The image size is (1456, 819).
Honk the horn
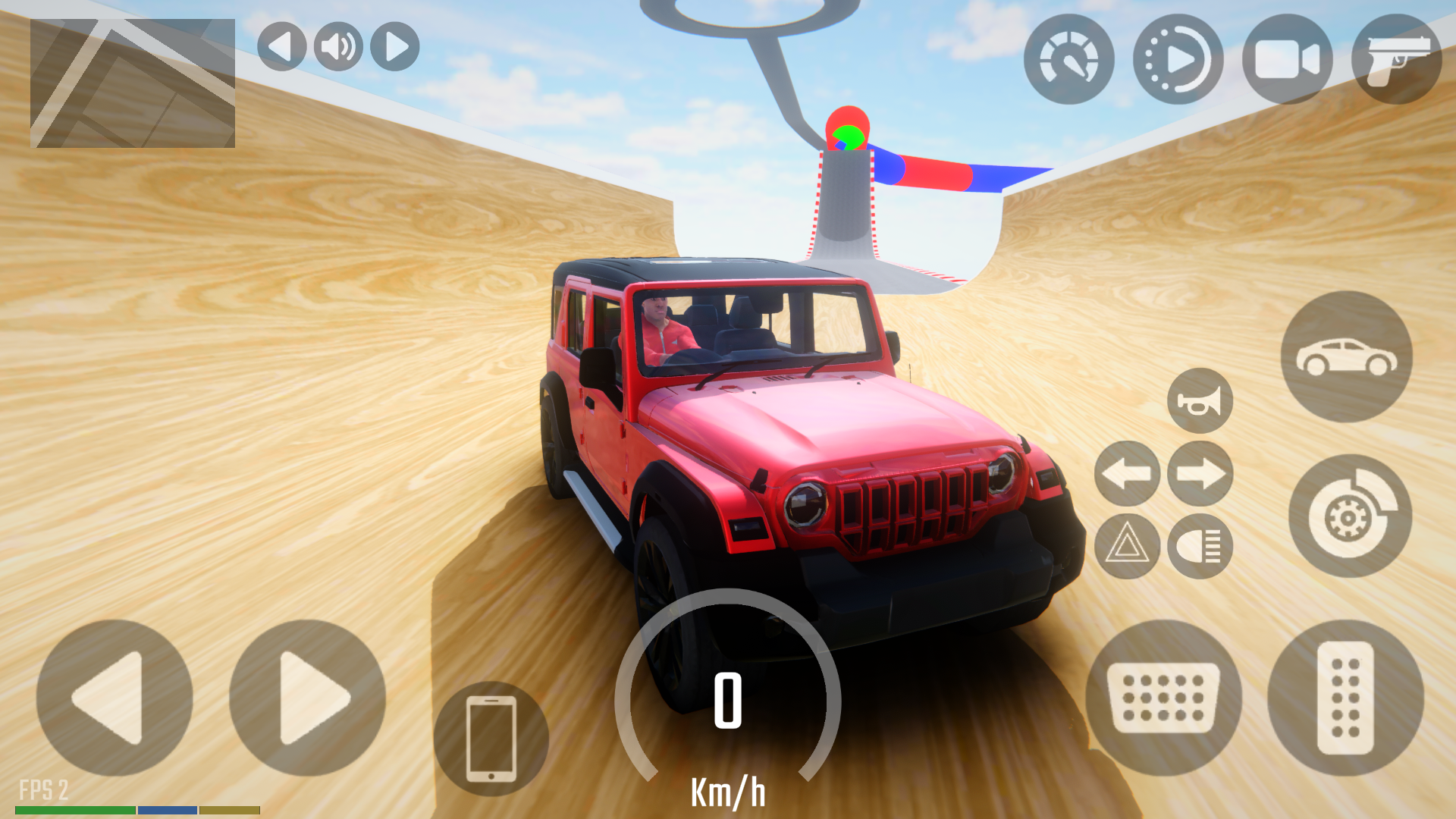tap(1200, 400)
